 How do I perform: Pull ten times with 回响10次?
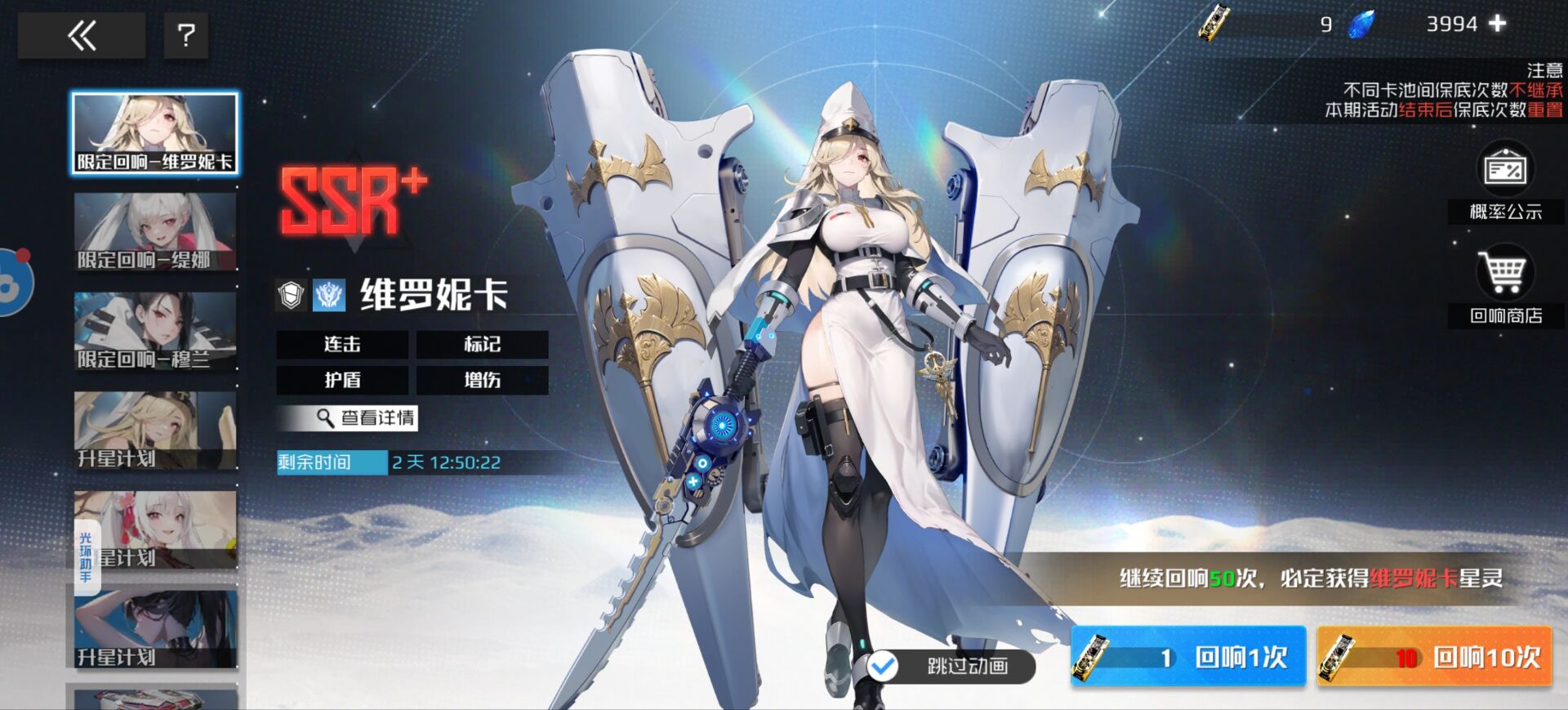(x=1434, y=657)
